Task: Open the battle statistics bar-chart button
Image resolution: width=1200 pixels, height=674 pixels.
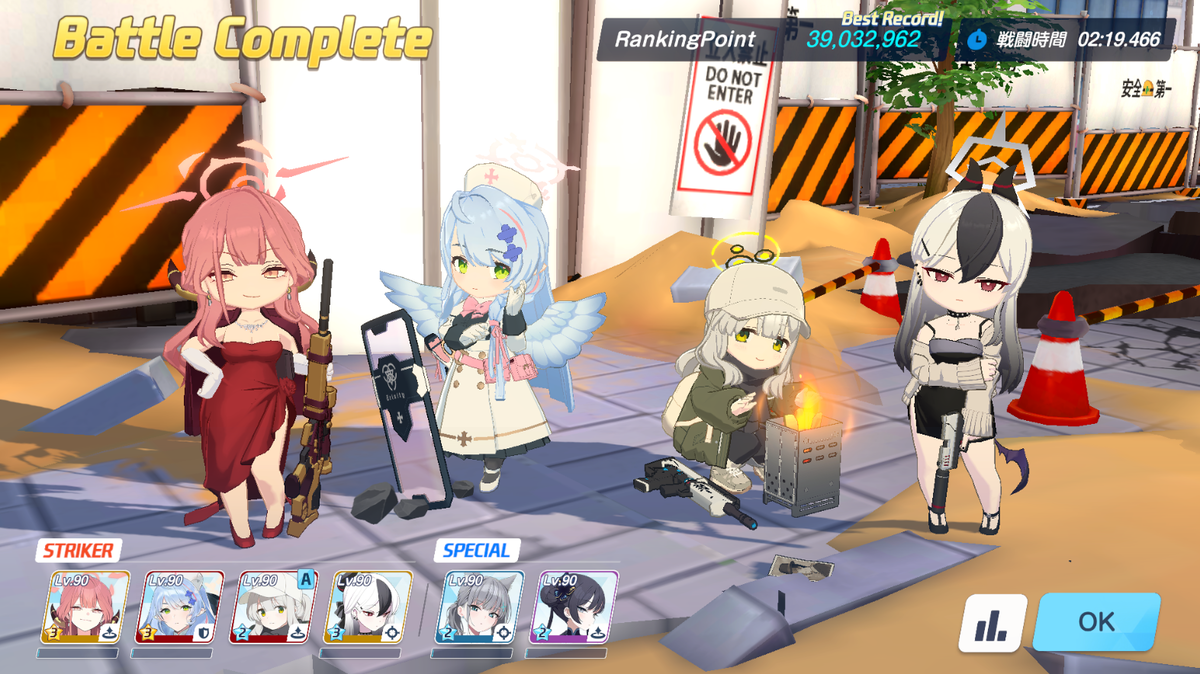Action: [992, 622]
